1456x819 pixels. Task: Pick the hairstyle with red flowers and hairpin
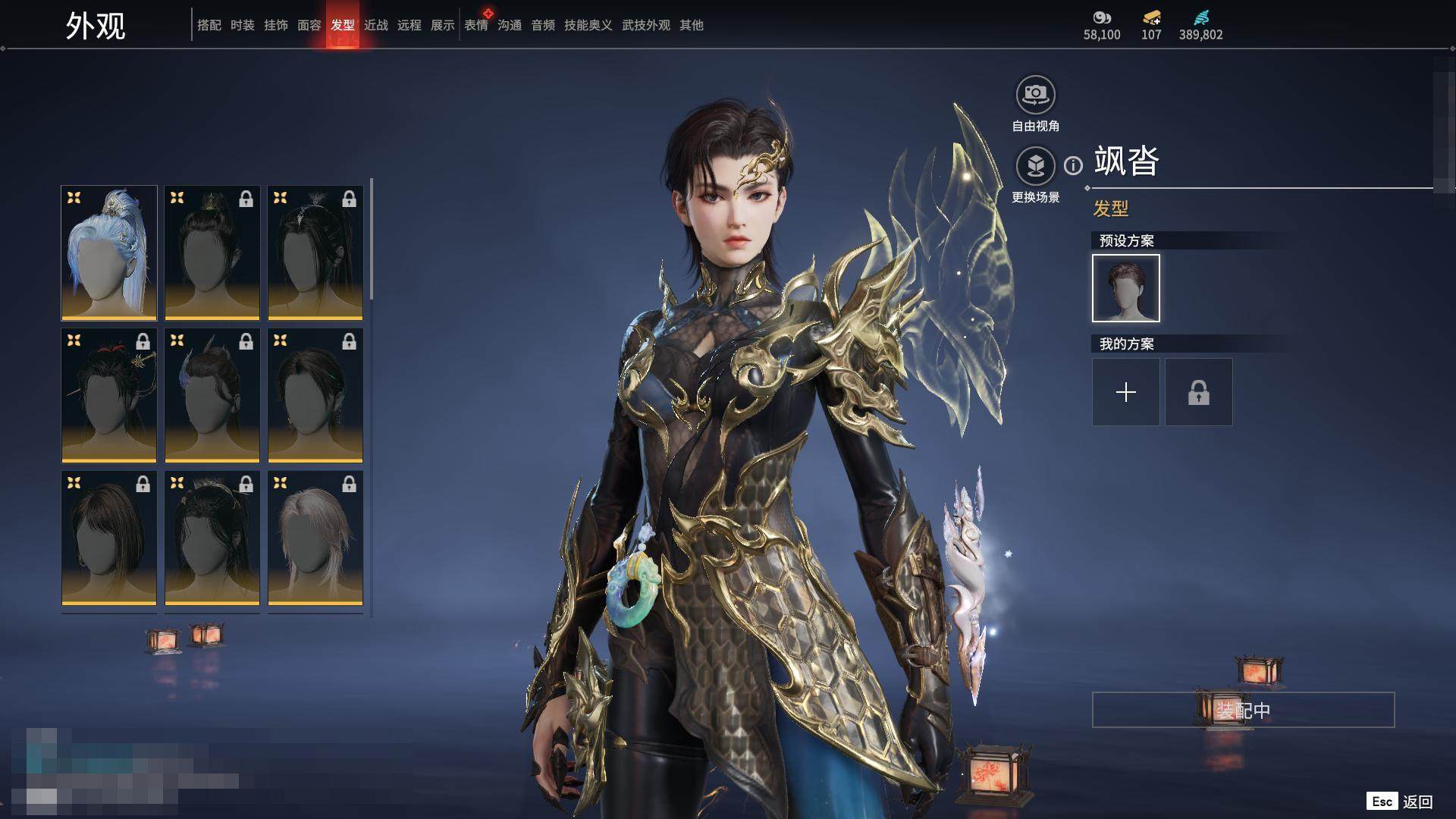[x=109, y=395]
